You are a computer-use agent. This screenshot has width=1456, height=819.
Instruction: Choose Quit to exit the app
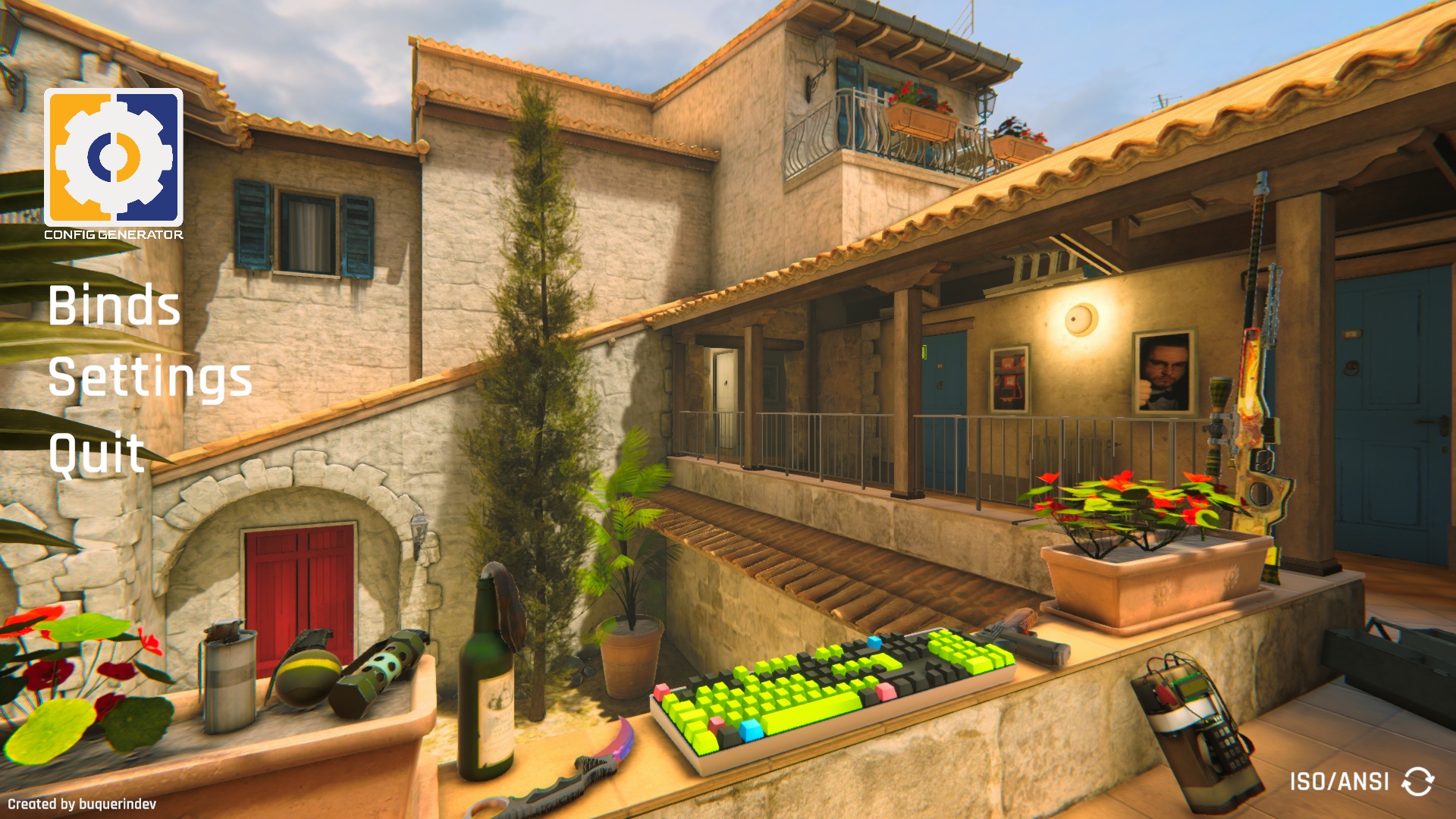[97, 453]
